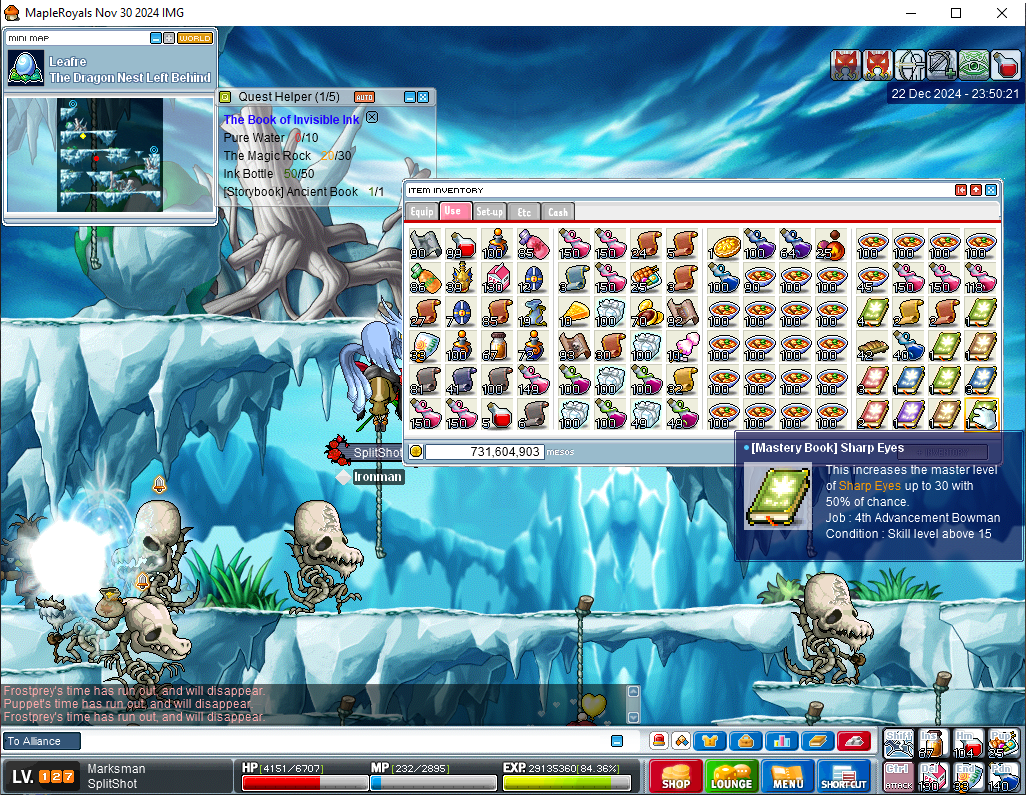Show the Set-up inventory tab
1026x795 pixels.
490,211
